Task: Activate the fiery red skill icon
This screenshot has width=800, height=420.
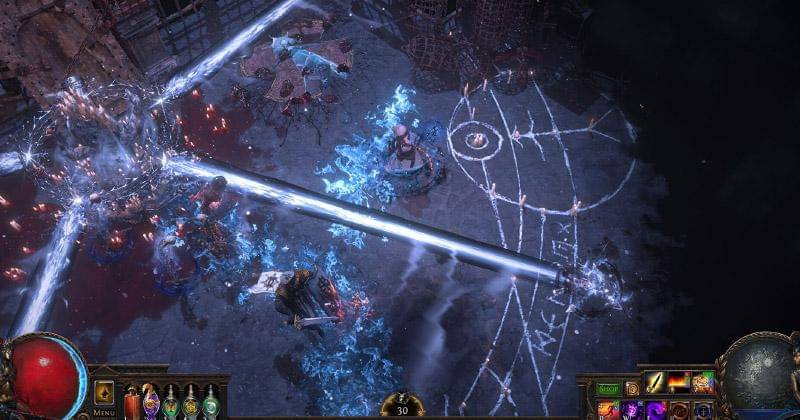Action: tap(679, 382)
